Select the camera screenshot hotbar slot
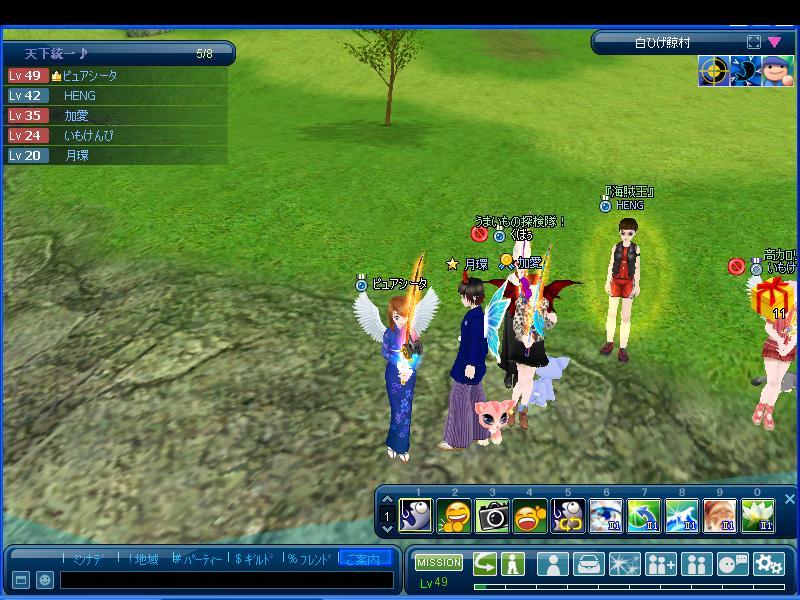 [x=492, y=516]
